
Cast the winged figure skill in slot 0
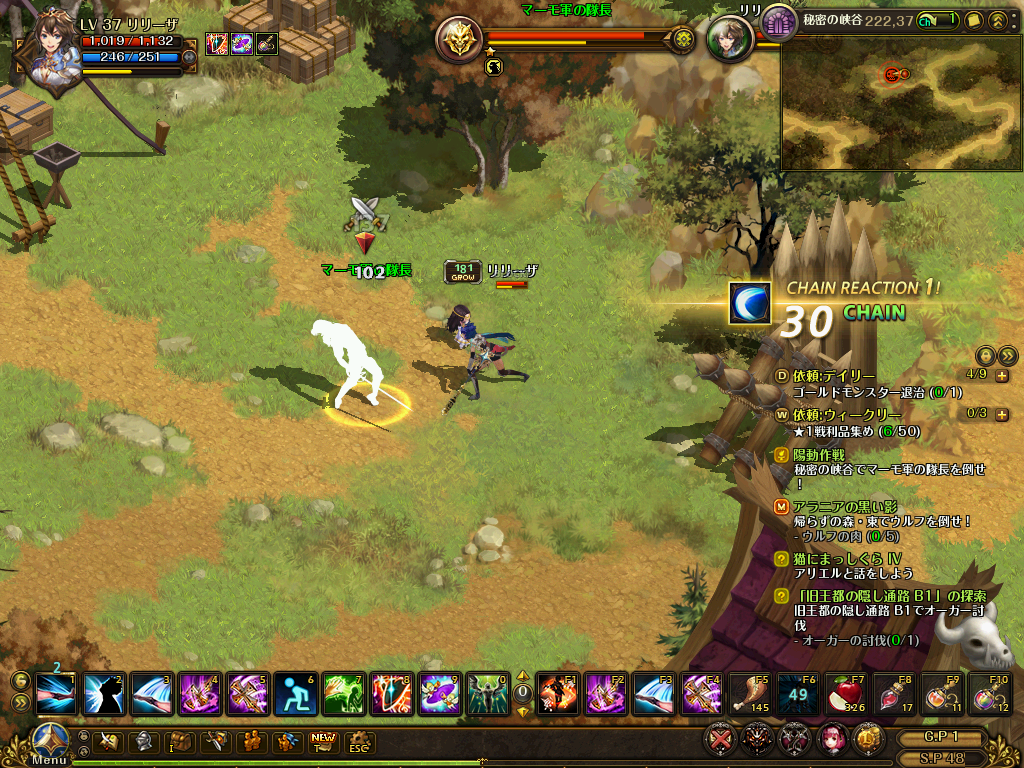488,693
